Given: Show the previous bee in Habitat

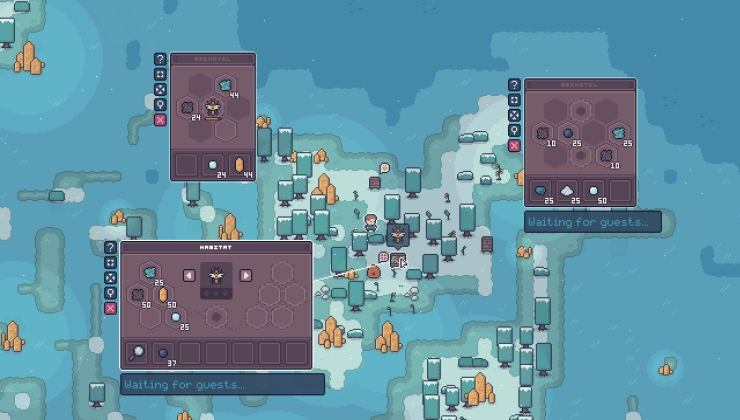Looking at the screenshot, I should (189, 275).
